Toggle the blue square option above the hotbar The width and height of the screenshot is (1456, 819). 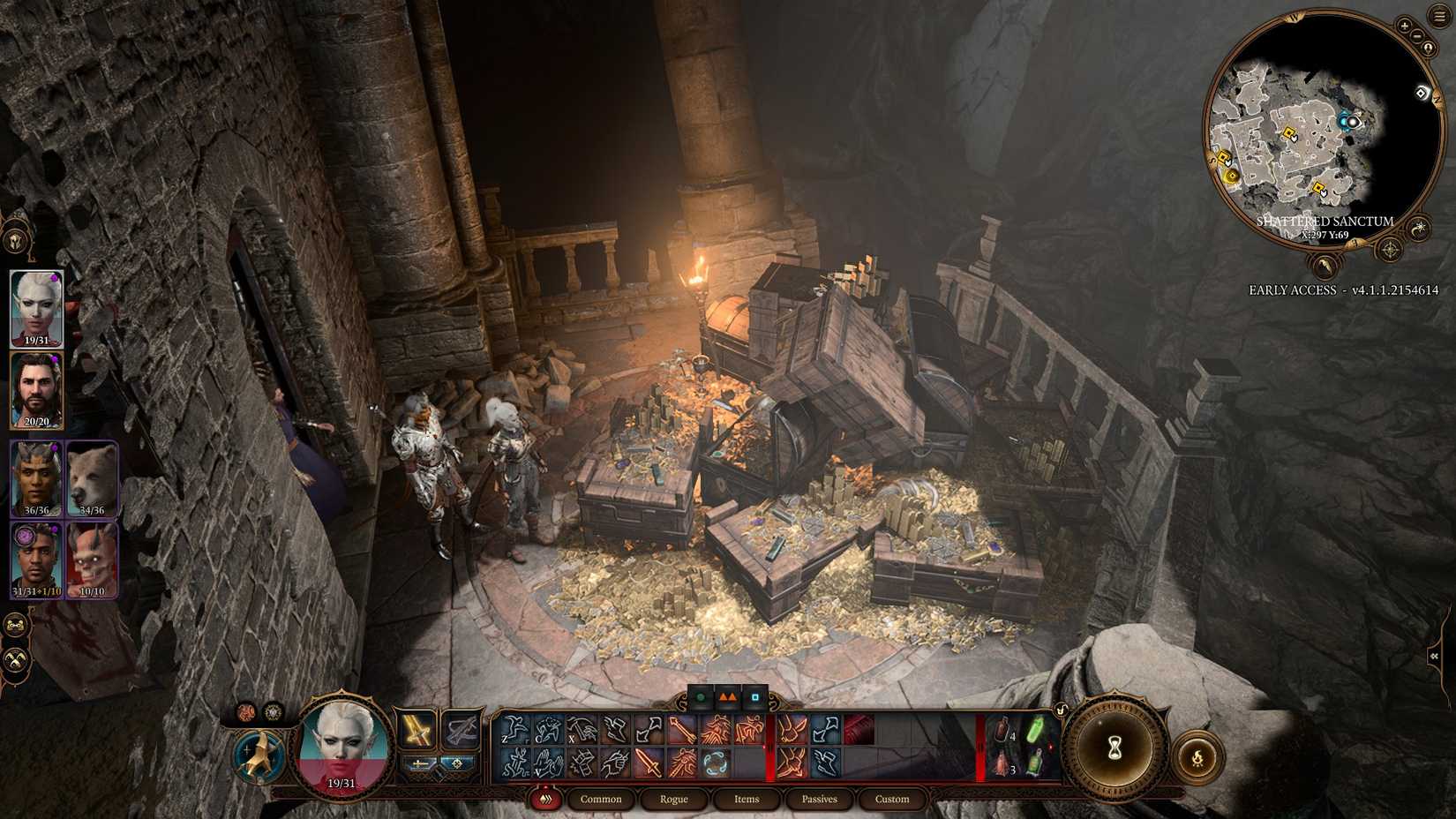pos(754,697)
